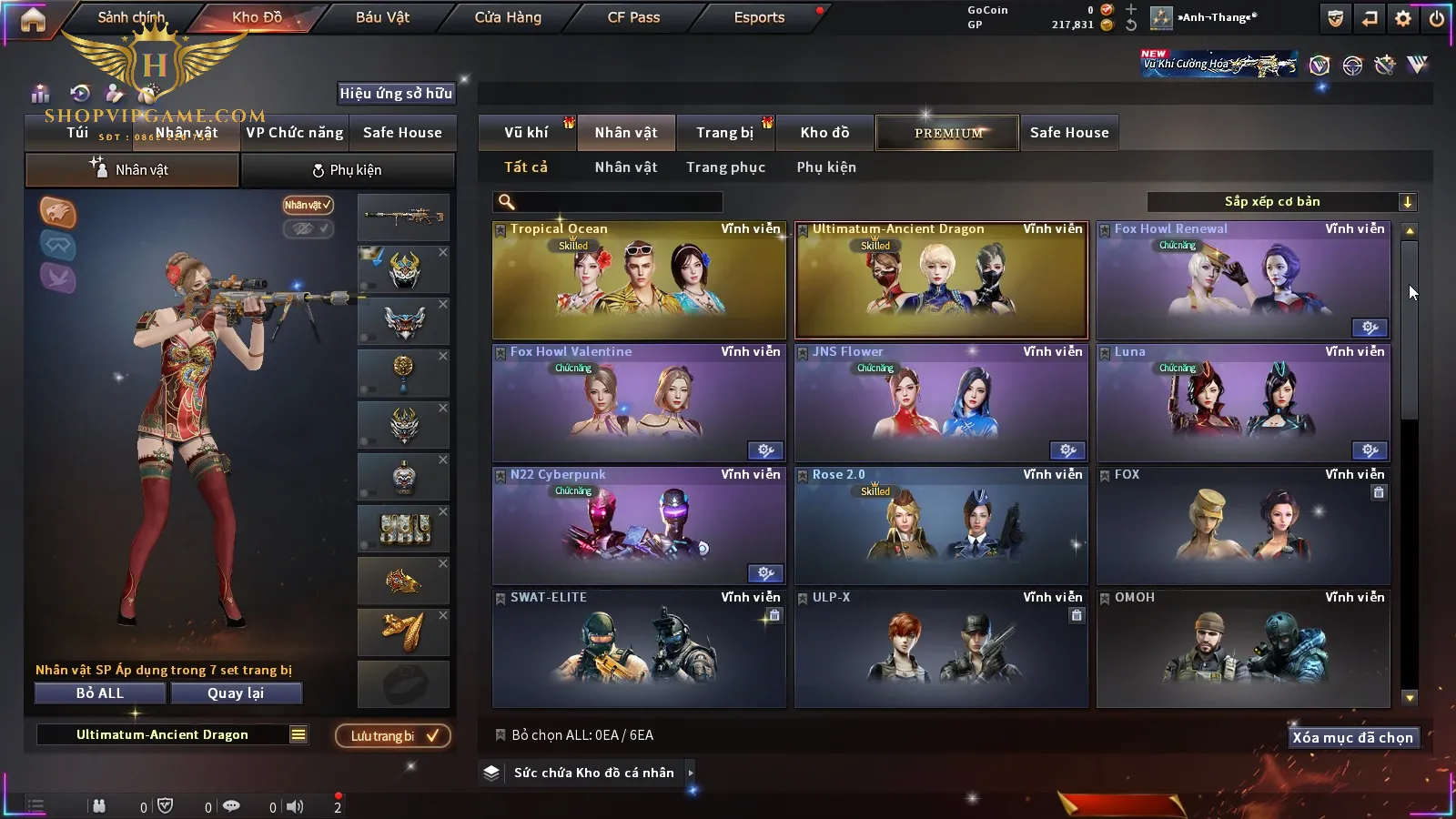Viewport: 1456px width, 819px height.
Task: Click the Bỏ ALL button
Action: click(100, 693)
